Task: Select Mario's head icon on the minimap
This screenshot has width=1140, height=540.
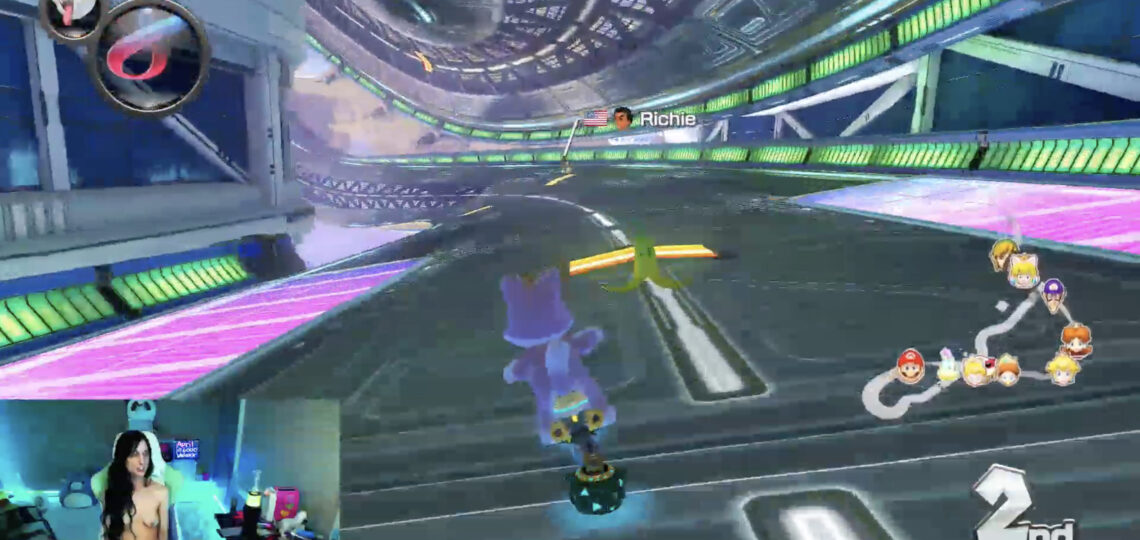Action: (x=909, y=365)
